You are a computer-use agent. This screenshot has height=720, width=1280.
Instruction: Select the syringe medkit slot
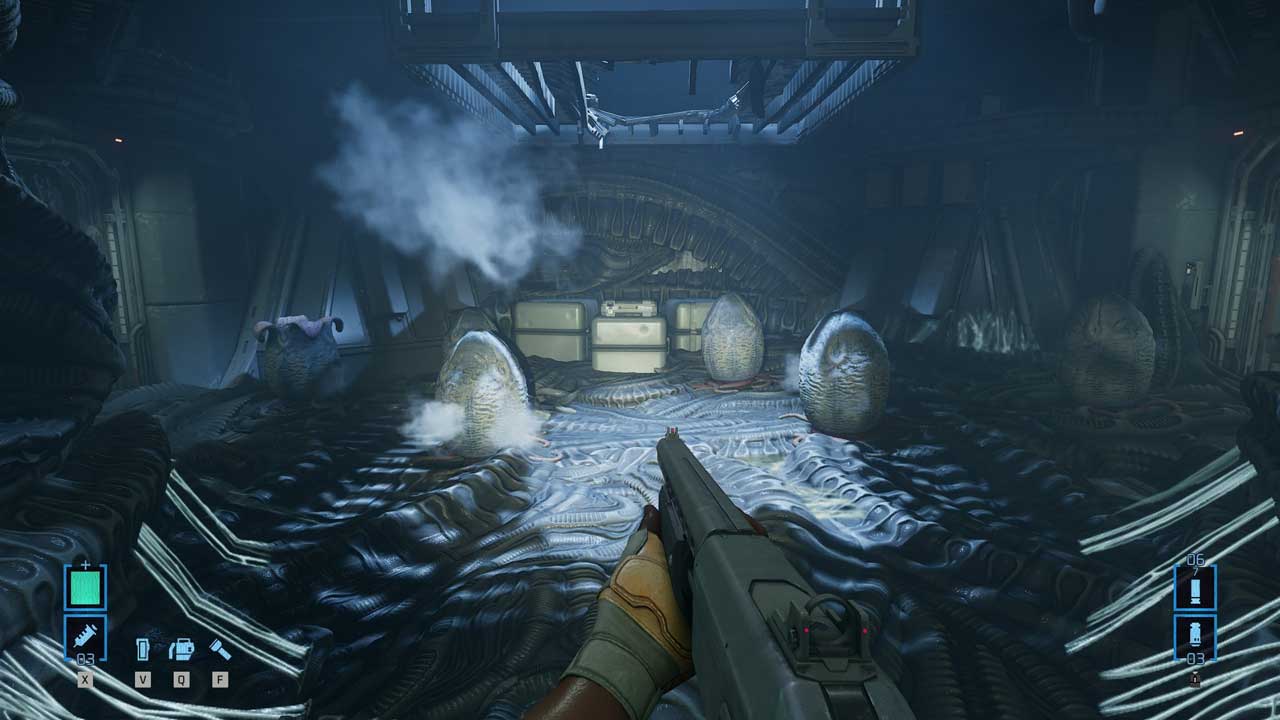[85, 636]
